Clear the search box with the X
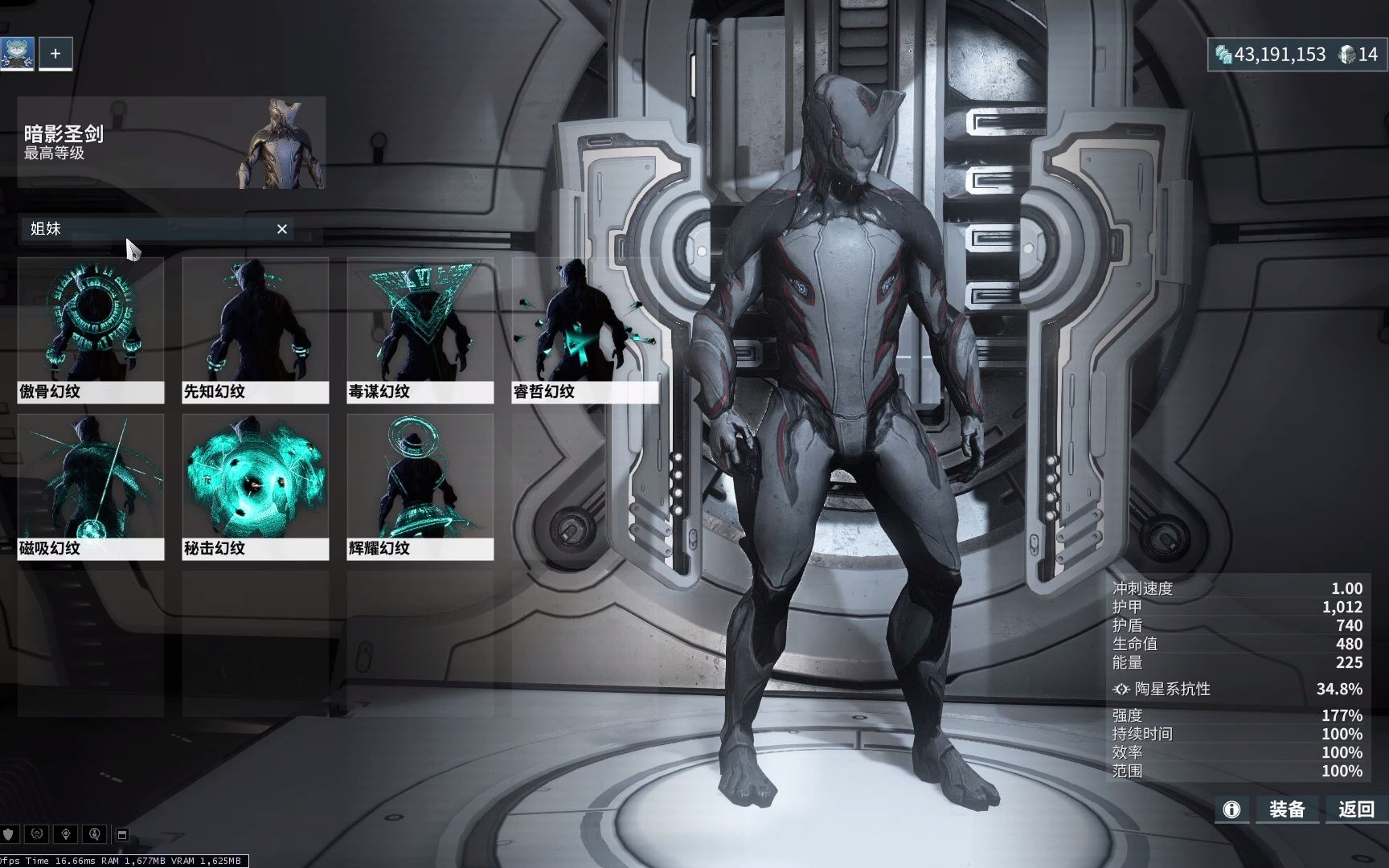Screen dimensions: 1389x868 [x=282, y=229]
